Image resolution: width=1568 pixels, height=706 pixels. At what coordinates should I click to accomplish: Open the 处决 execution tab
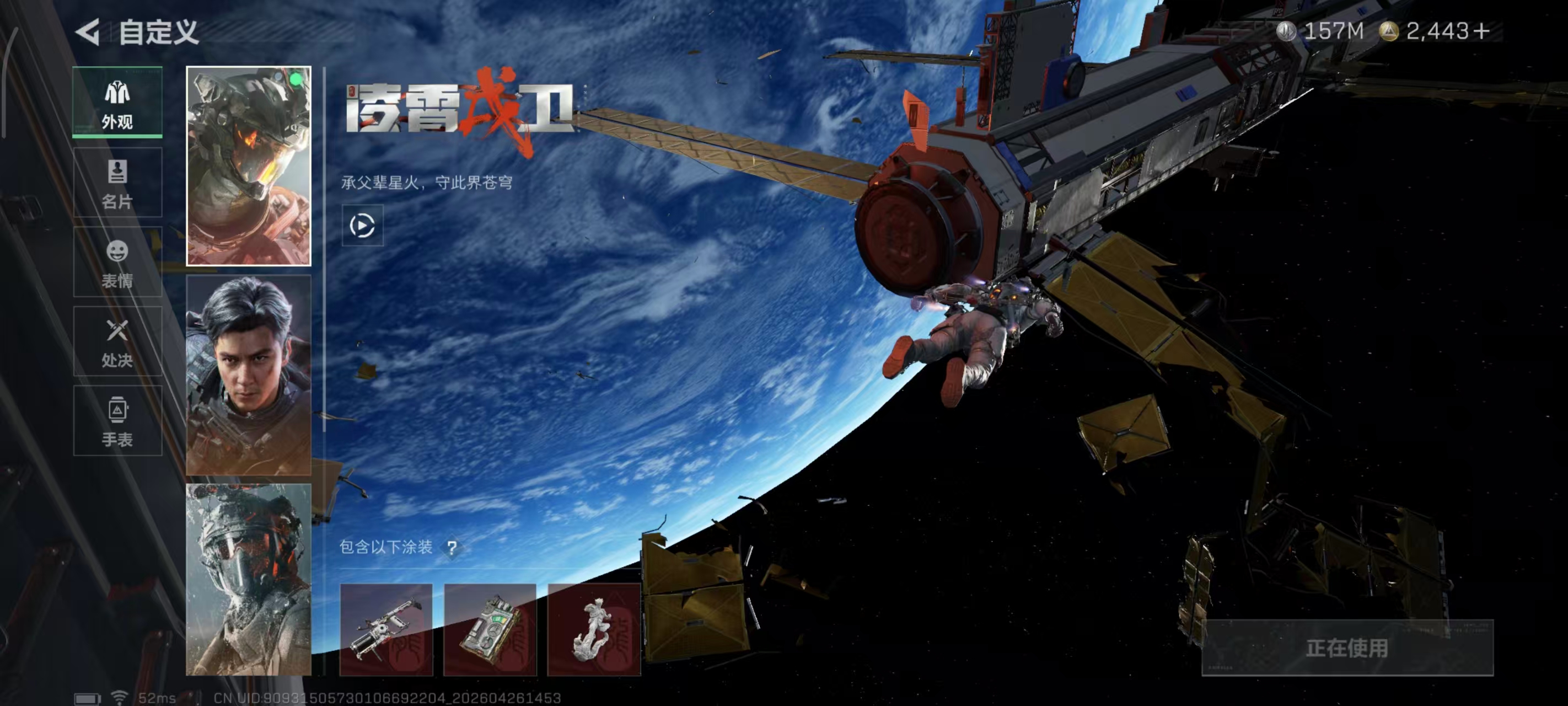(117, 341)
